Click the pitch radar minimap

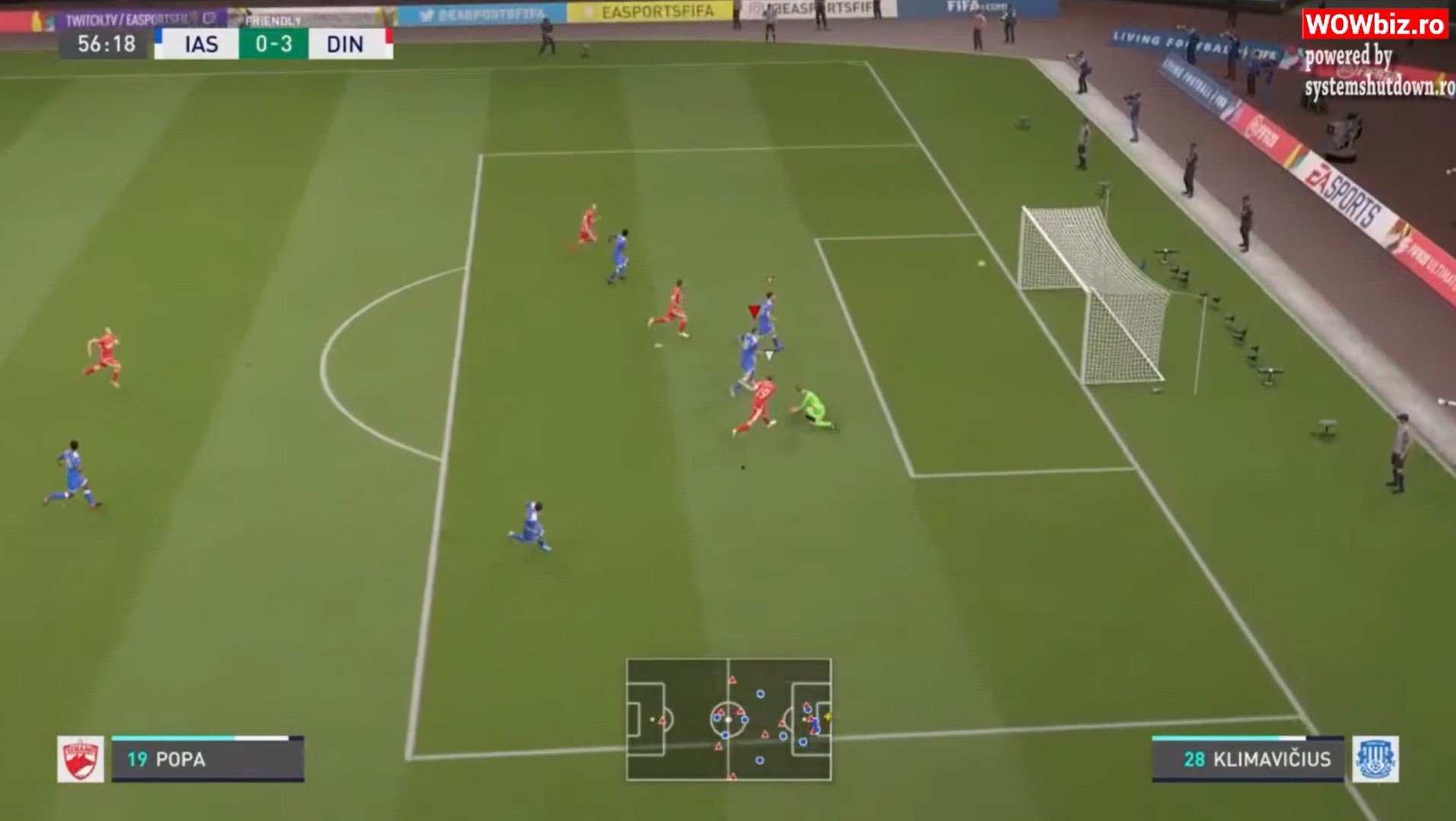(728, 719)
